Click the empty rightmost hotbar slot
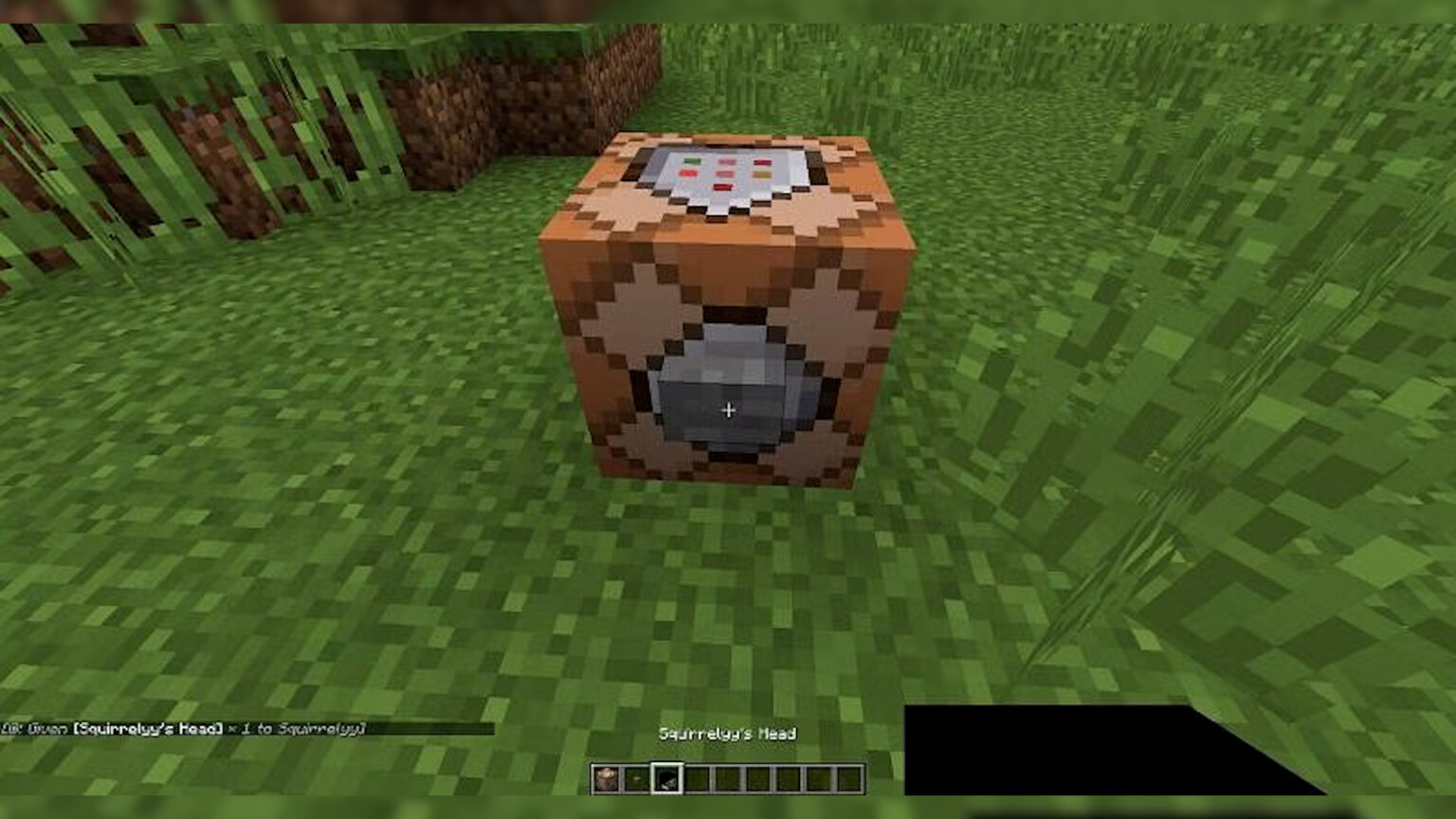The image size is (1456, 819). coord(850,779)
